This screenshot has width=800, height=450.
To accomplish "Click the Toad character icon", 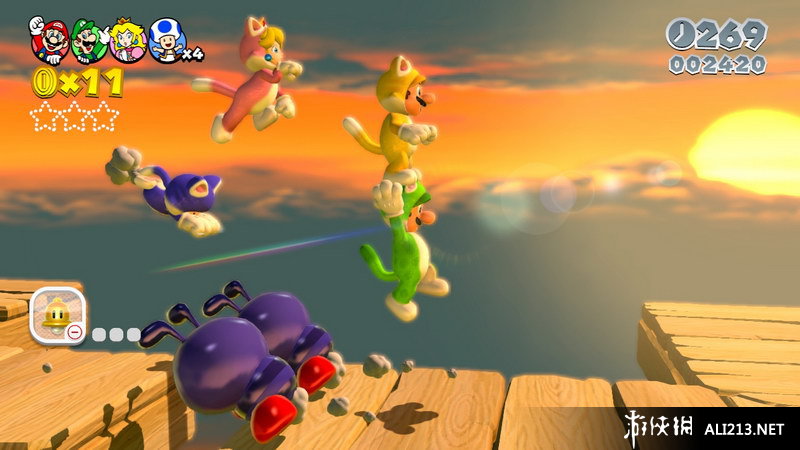I will [x=167, y=41].
